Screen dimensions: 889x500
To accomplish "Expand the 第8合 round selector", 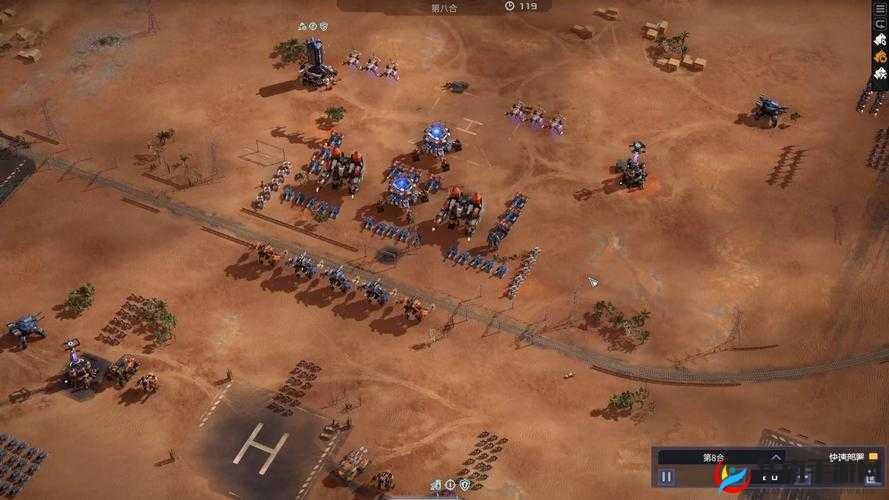I will 775,458.
